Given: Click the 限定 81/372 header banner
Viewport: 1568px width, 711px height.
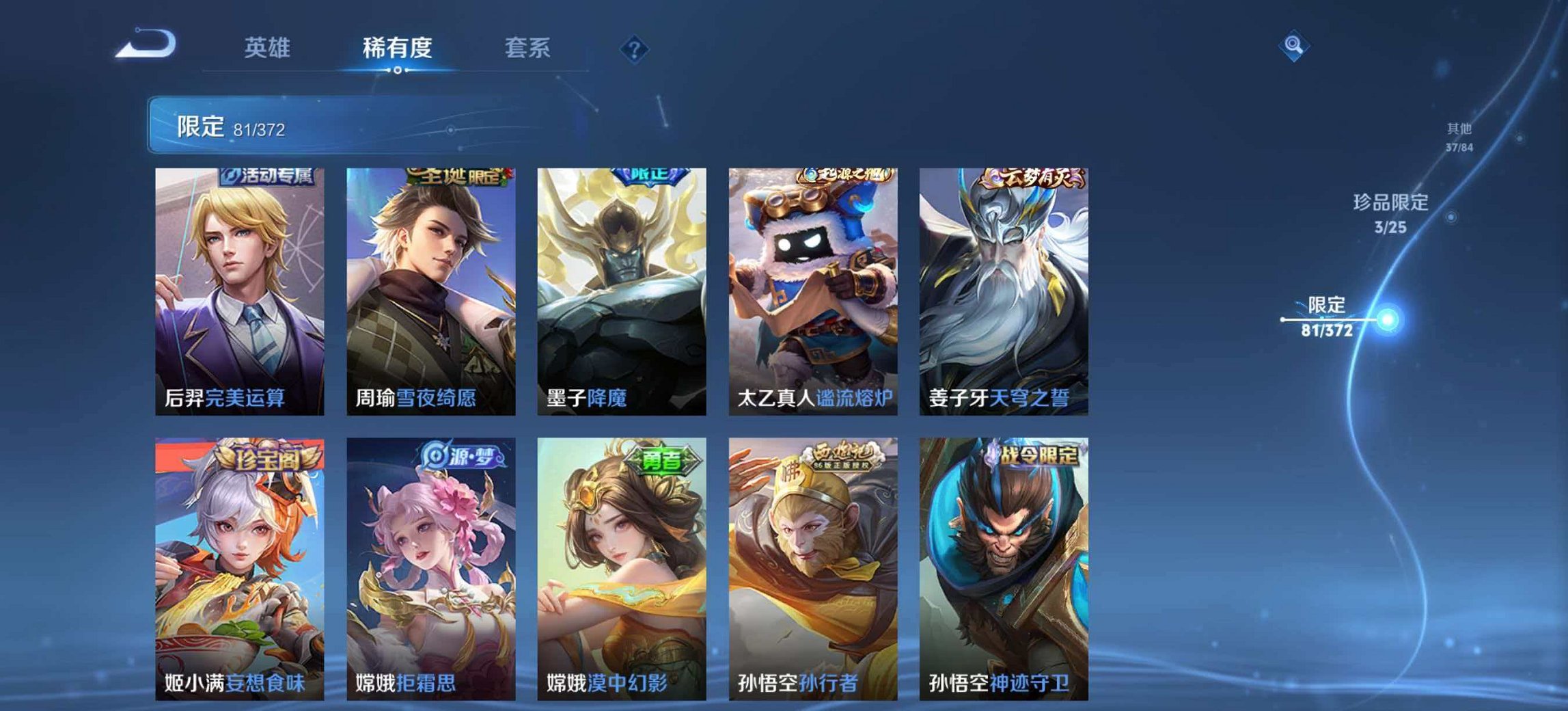Looking at the screenshot, I should point(232,128).
